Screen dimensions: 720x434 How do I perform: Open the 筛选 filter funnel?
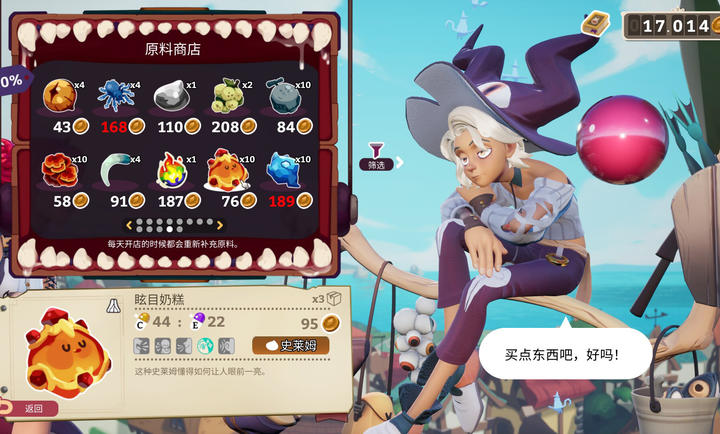coord(377,153)
